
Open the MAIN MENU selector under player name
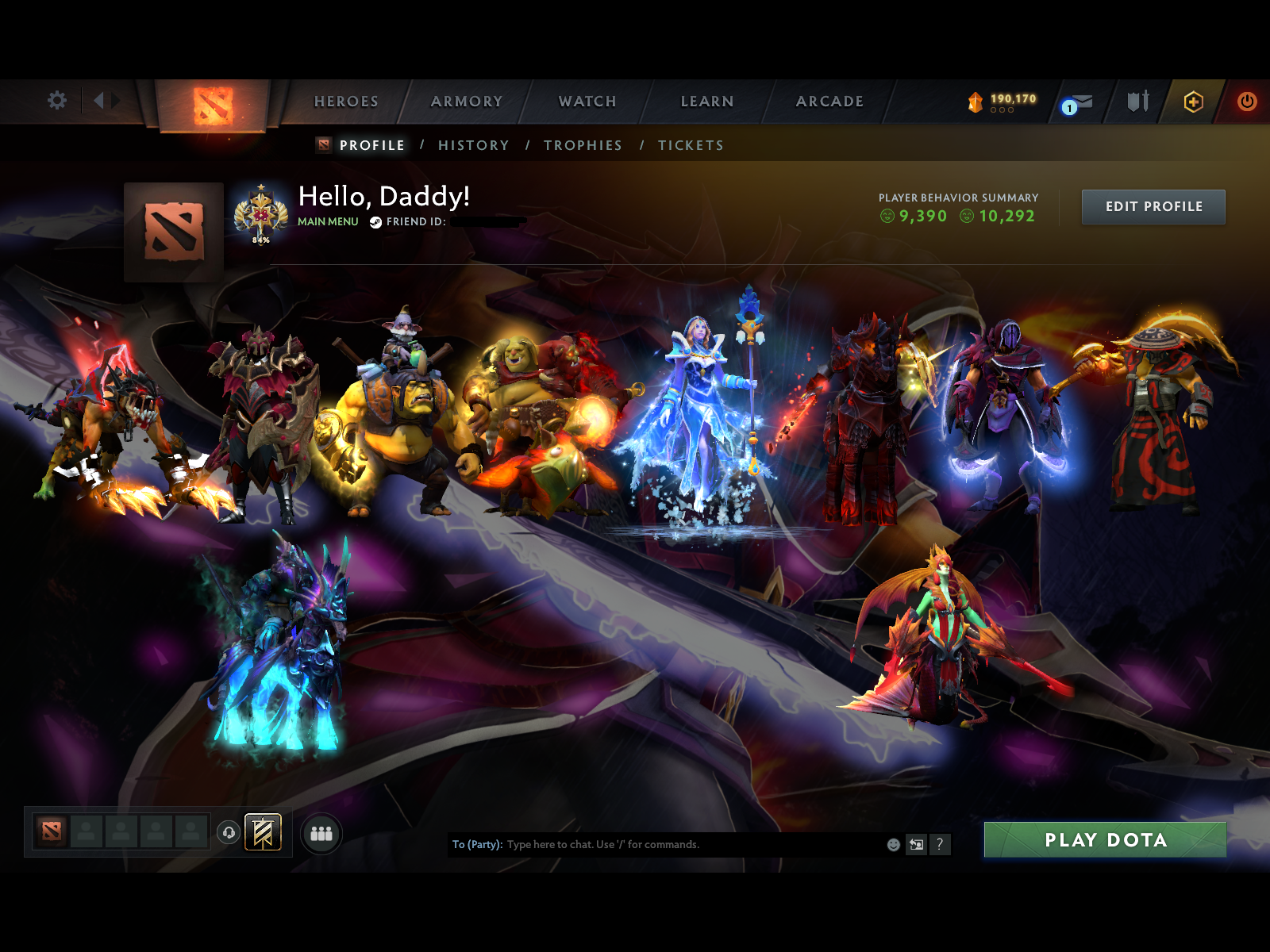coord(327,223)
